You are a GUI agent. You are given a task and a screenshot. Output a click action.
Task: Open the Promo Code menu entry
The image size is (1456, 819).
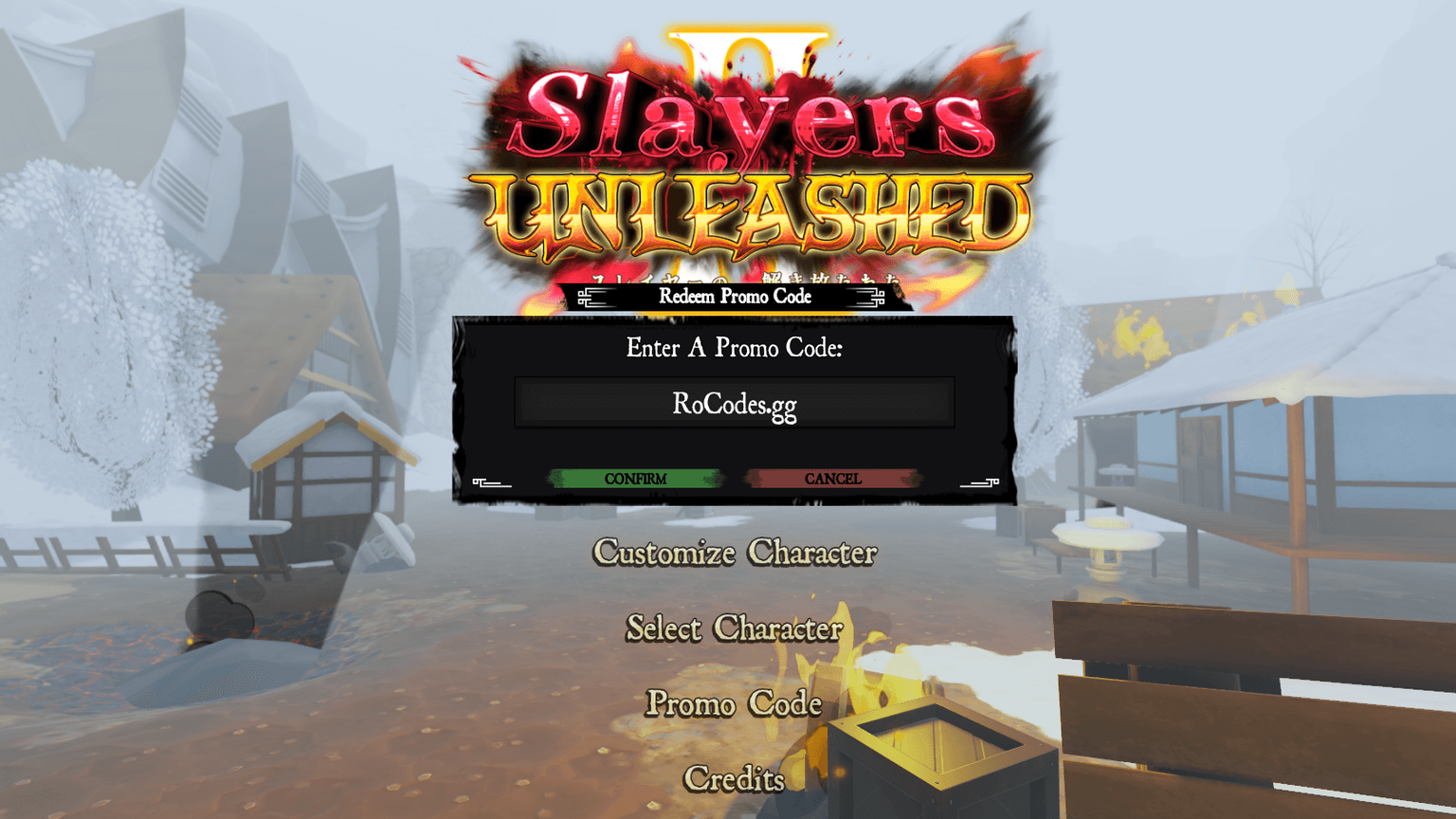[x=734, y=704]
